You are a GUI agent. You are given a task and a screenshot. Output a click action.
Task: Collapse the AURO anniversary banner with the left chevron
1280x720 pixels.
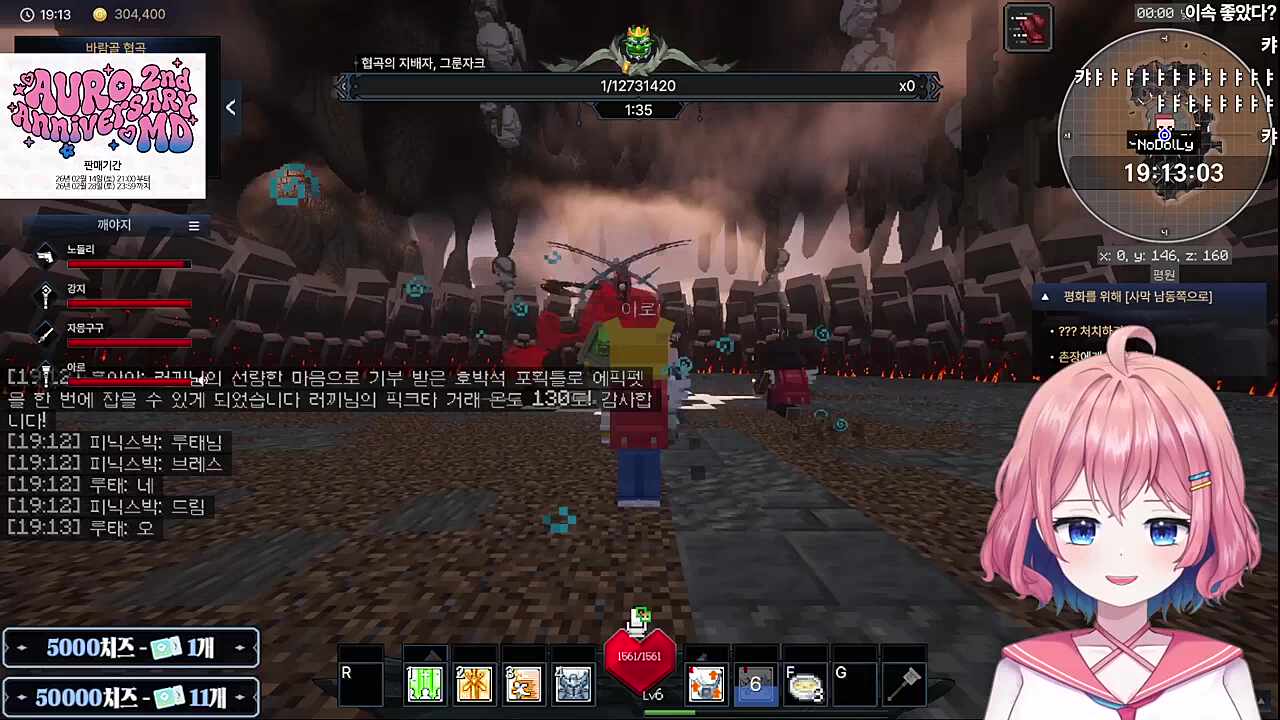coord(230,107)
